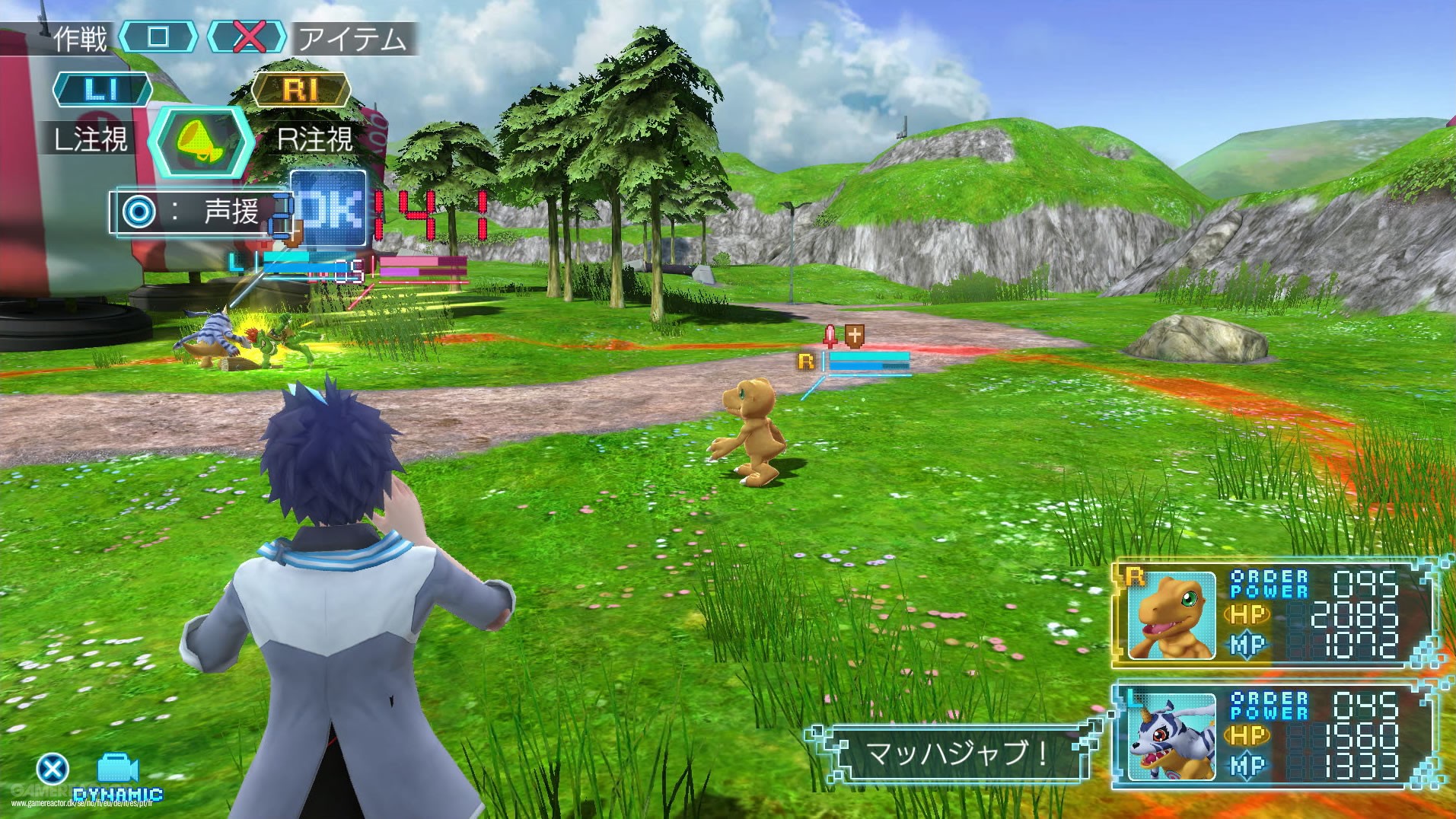Expand the L1 chevron control

[101, 88]
